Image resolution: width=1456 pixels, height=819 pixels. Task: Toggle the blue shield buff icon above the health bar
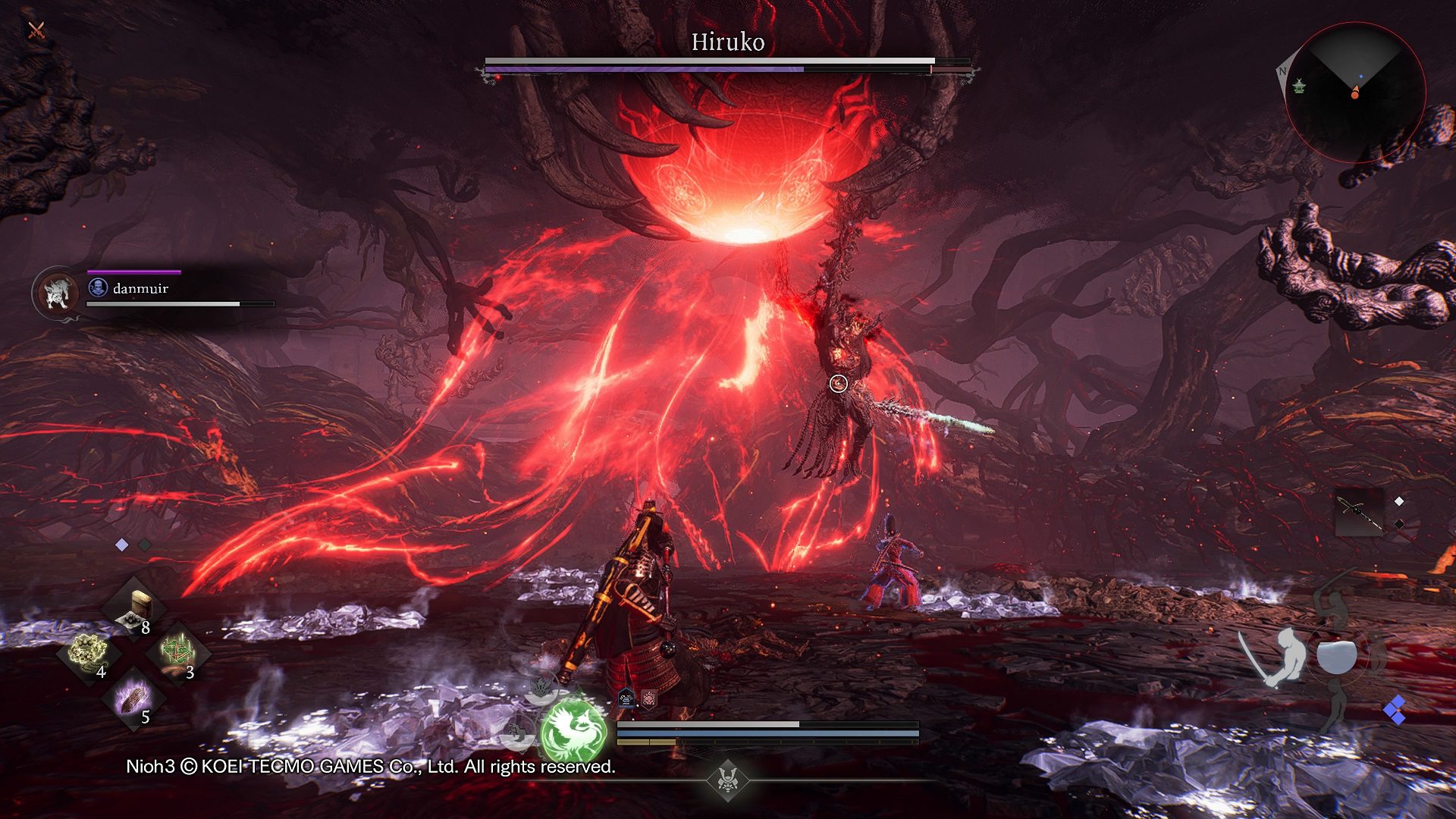tap(626, 698)
